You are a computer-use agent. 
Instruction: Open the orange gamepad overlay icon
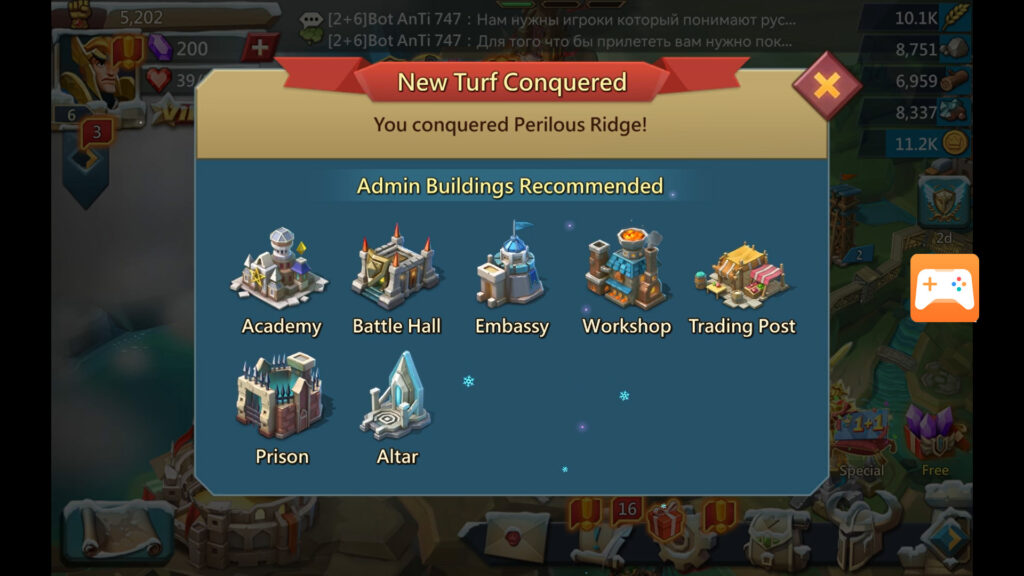pyautogui.click(x=944, y=288)
